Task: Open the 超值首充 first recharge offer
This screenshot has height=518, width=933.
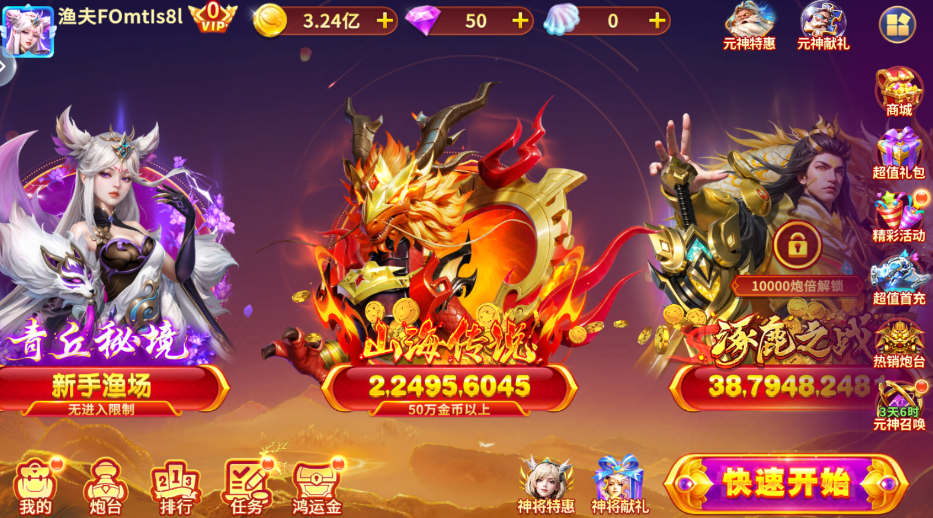Action: point(898,278)
